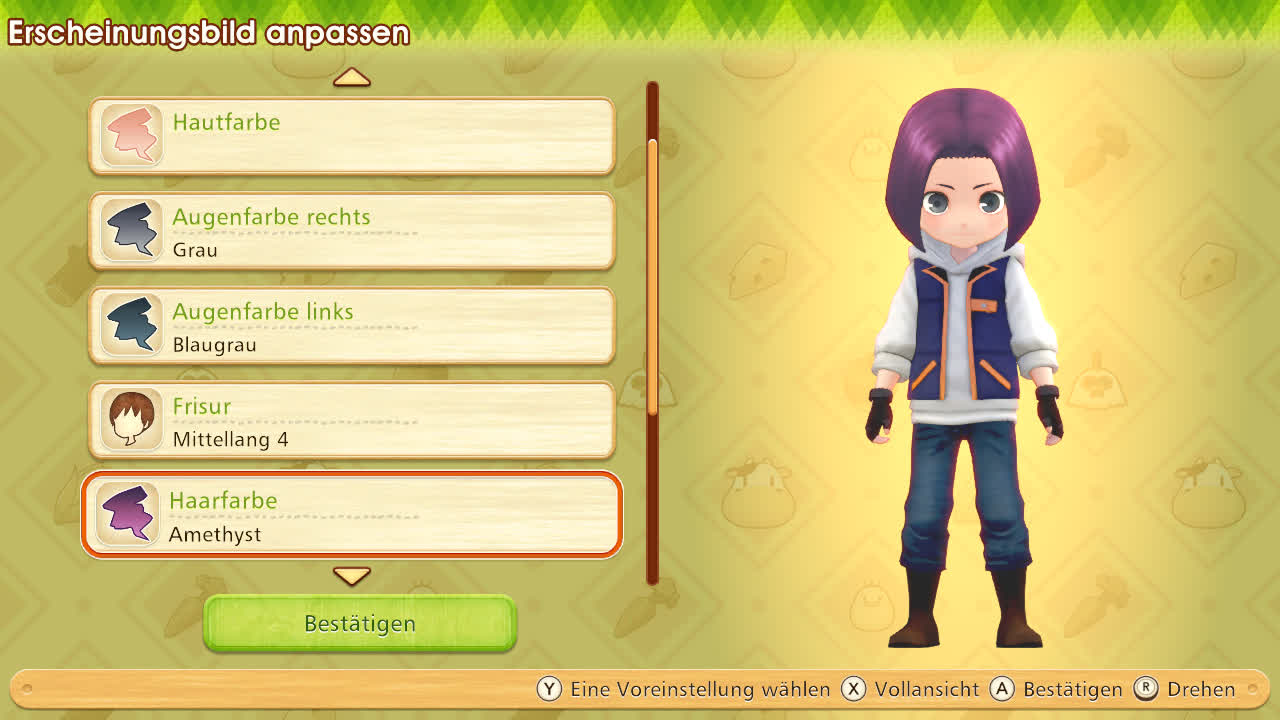This screenshot has height=720, width=1280.
Task: Open the Haarfarbe Amethyst option
Action: point(352,515)
